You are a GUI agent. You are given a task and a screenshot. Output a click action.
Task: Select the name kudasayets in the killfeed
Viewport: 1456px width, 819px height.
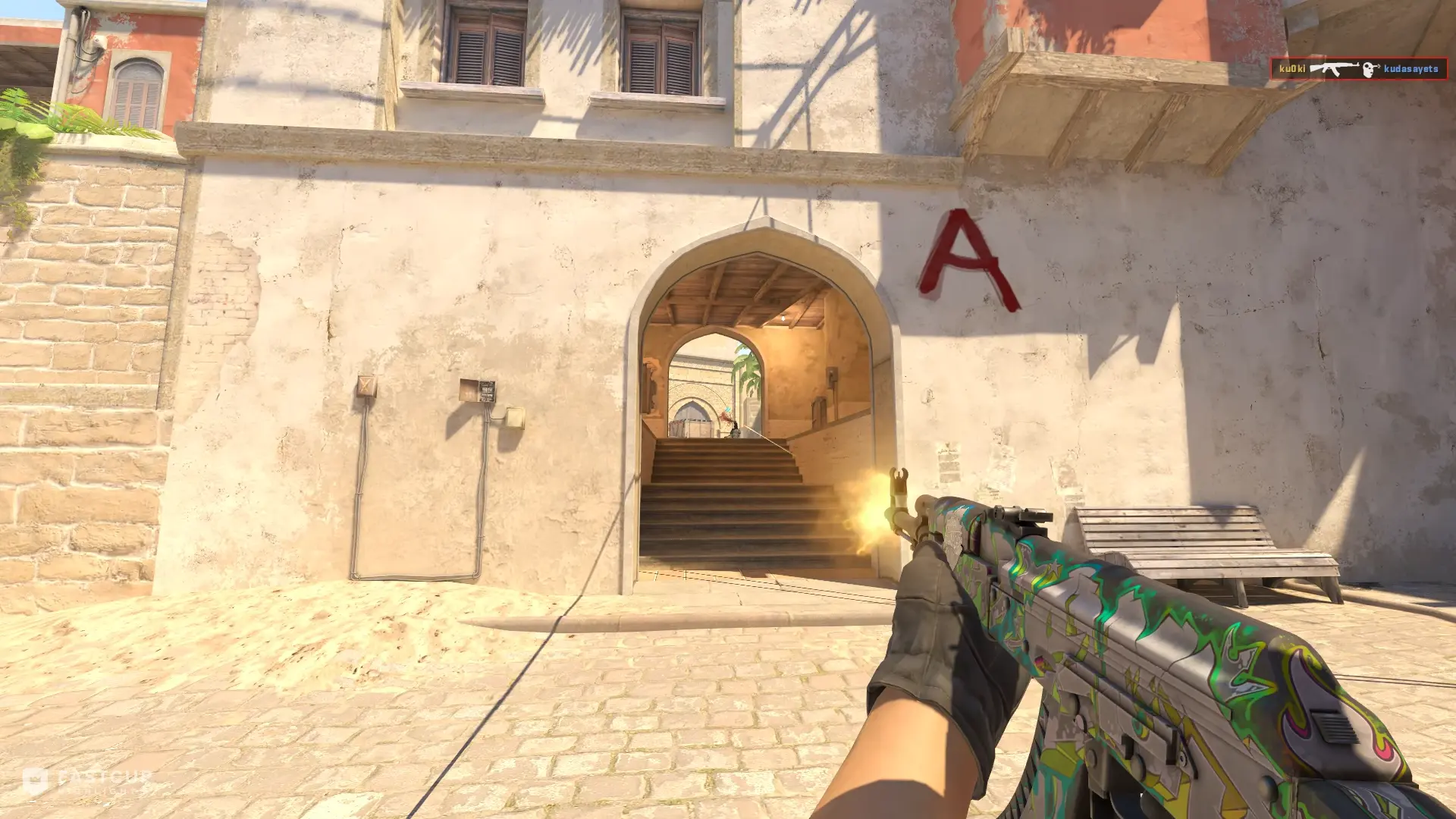(x=1412, y=67)
